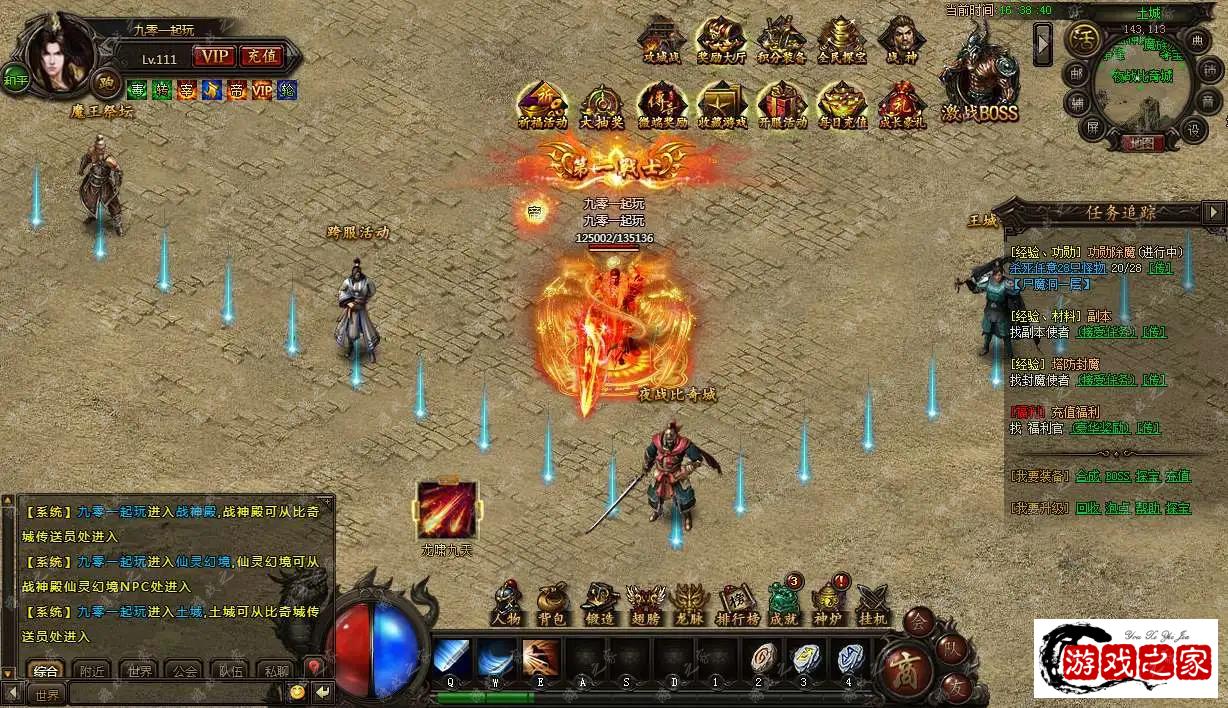Open the 锻造 forging menu

[x=598, y=603]
